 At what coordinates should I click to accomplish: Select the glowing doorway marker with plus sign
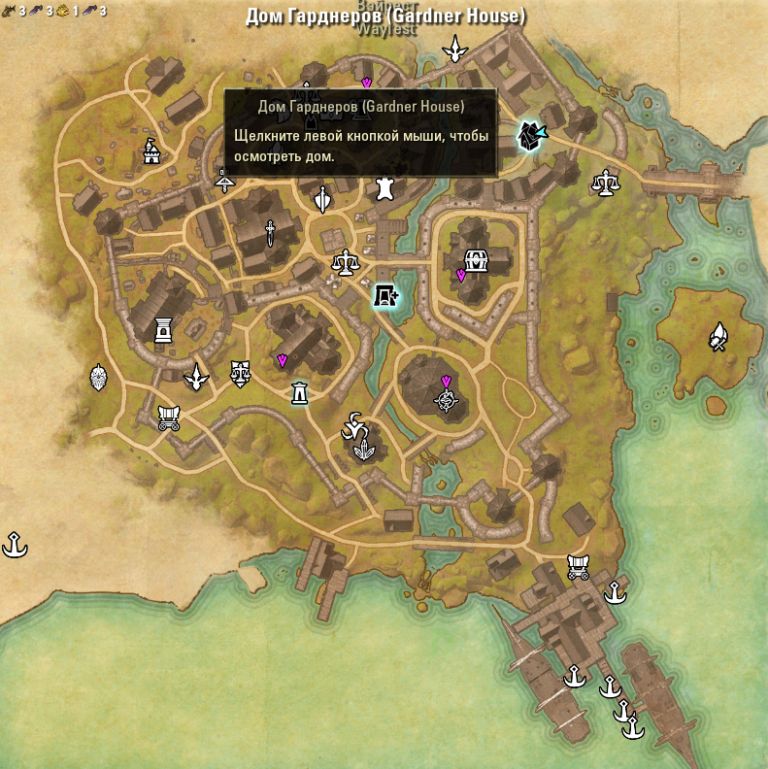click(384, 294)
